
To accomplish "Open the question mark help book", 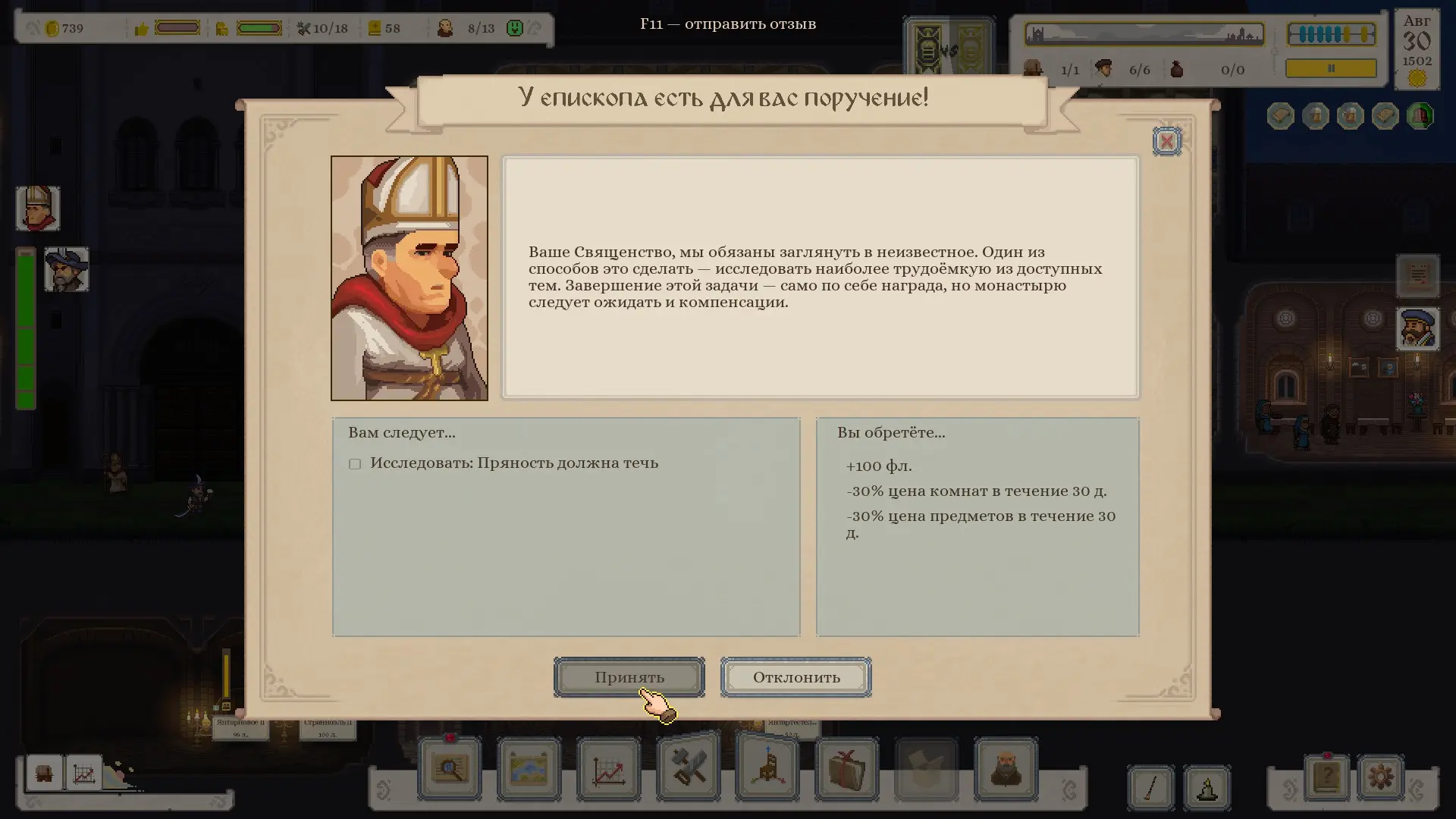I will [1326, 777].
